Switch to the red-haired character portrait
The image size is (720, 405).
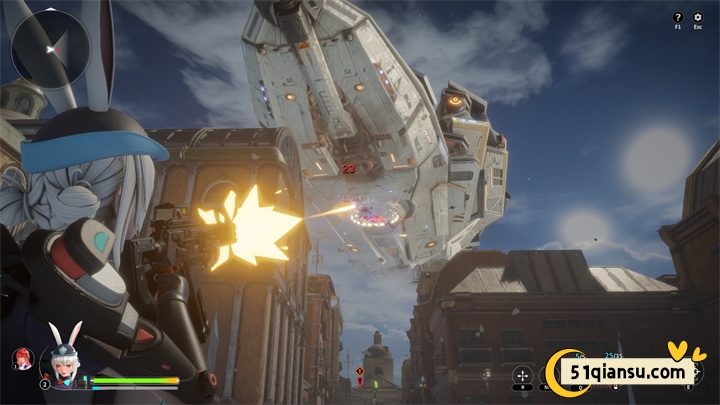tap(20, 357)
